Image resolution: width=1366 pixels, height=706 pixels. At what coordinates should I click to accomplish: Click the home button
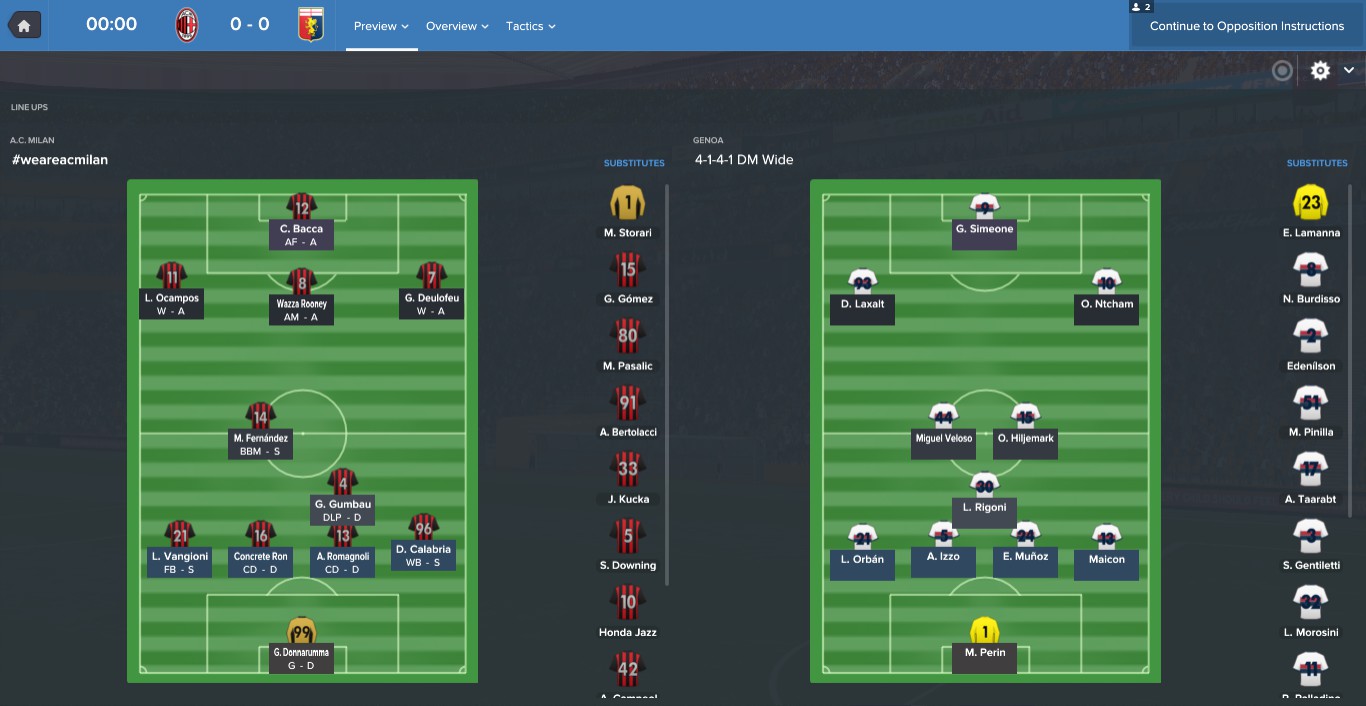pos(24,25)
